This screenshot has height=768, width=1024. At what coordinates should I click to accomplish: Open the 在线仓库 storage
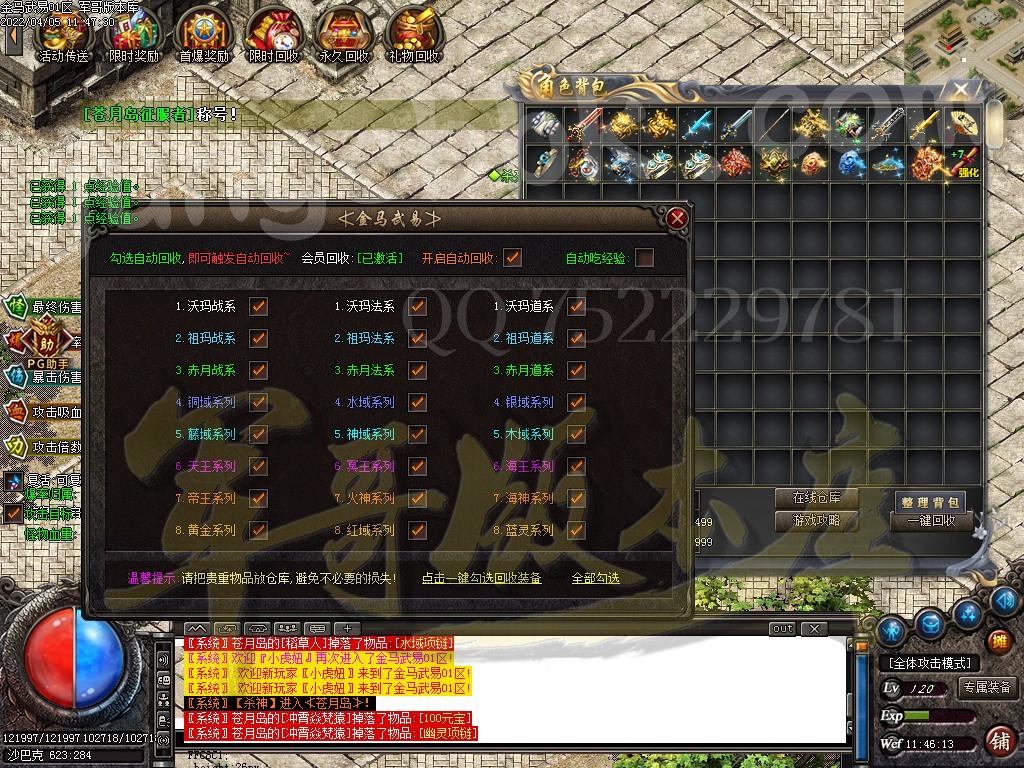coord(816,498)
